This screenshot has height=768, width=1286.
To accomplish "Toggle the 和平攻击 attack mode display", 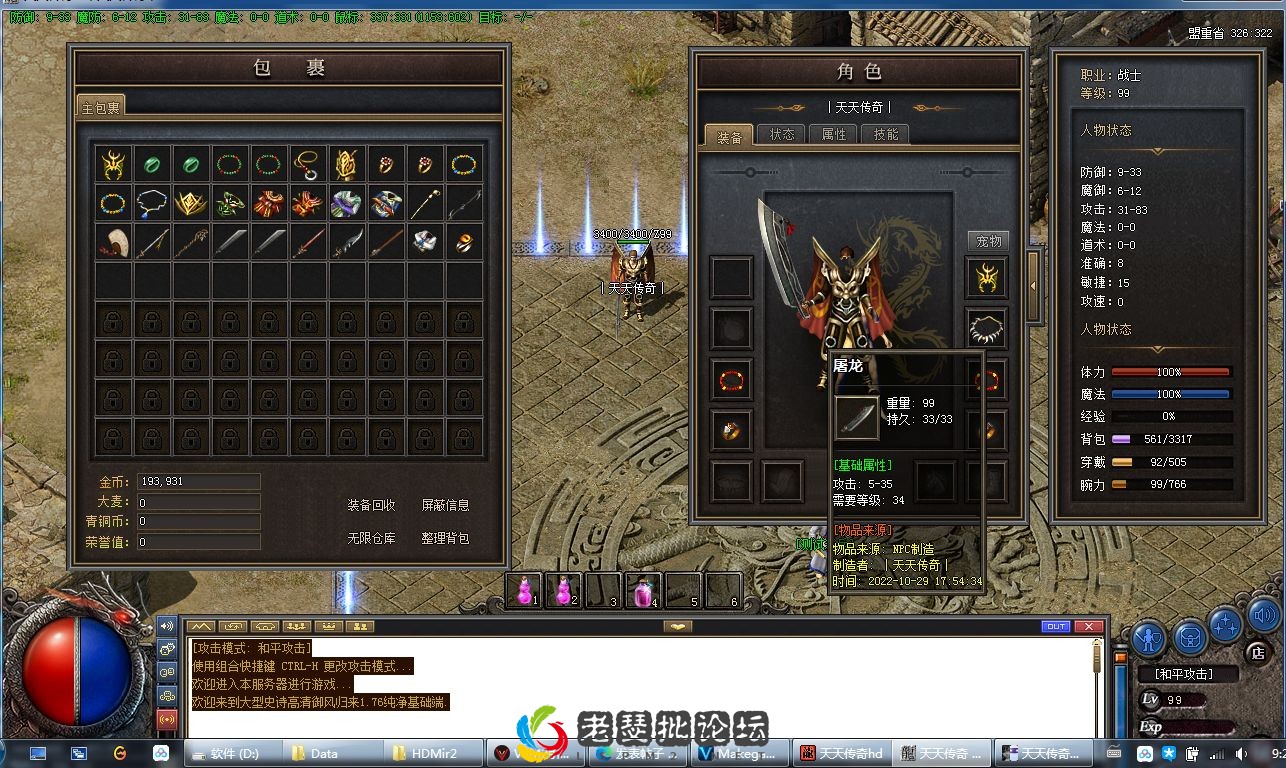I will (1186, 673).
